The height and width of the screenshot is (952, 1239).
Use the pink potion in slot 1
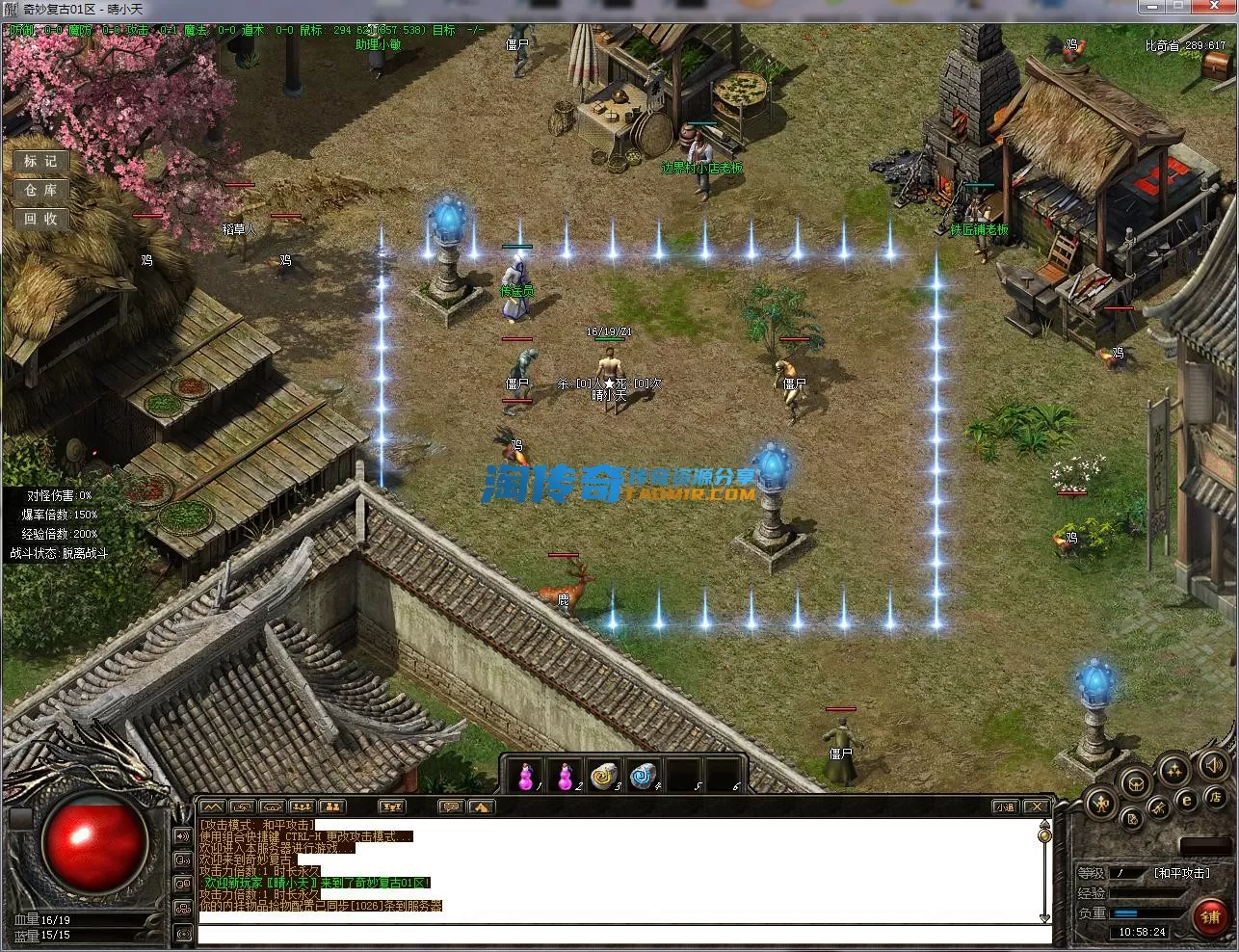click(x=526, y=776)
